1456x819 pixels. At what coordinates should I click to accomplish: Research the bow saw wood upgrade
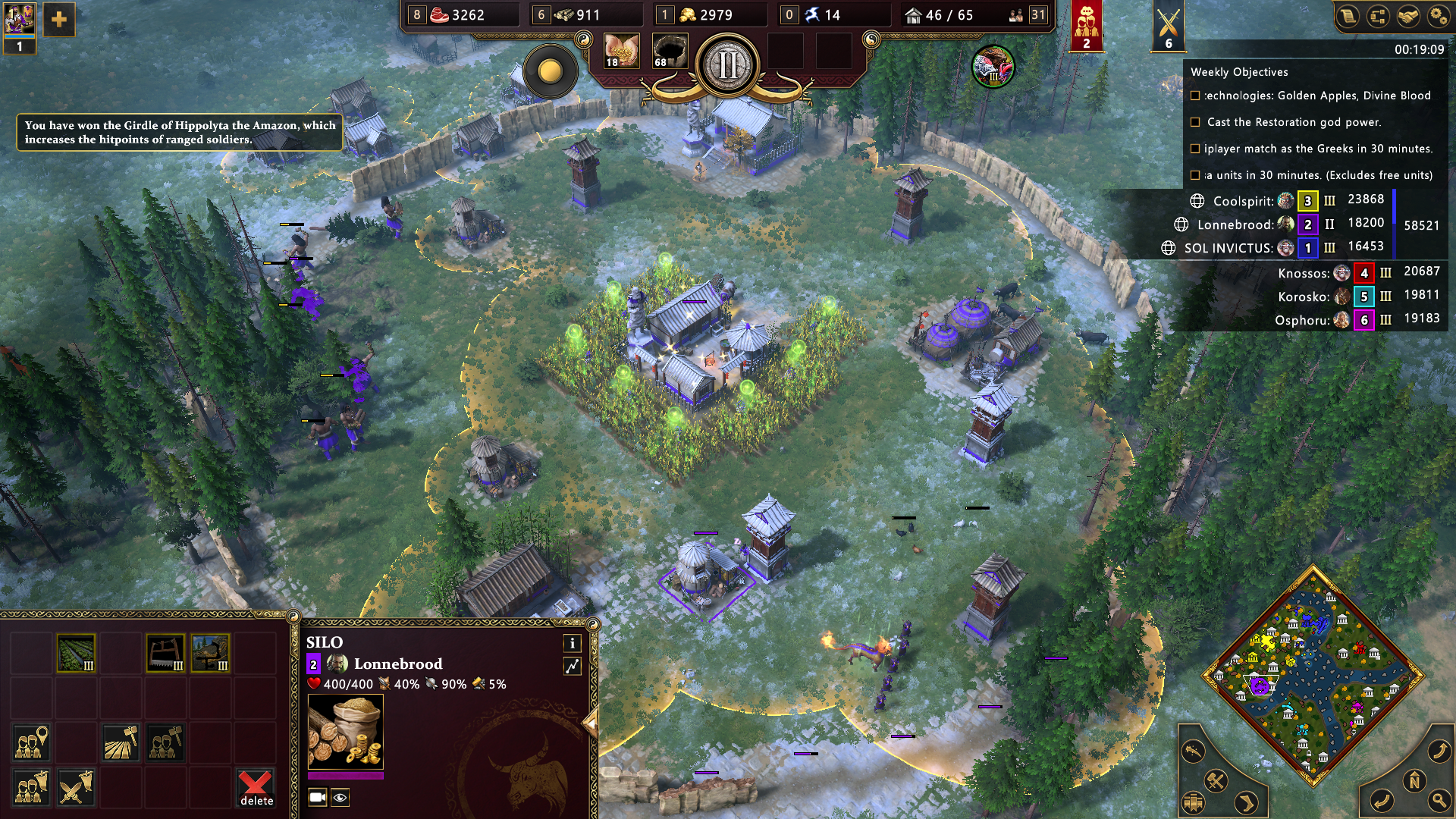tap(165, 653)
